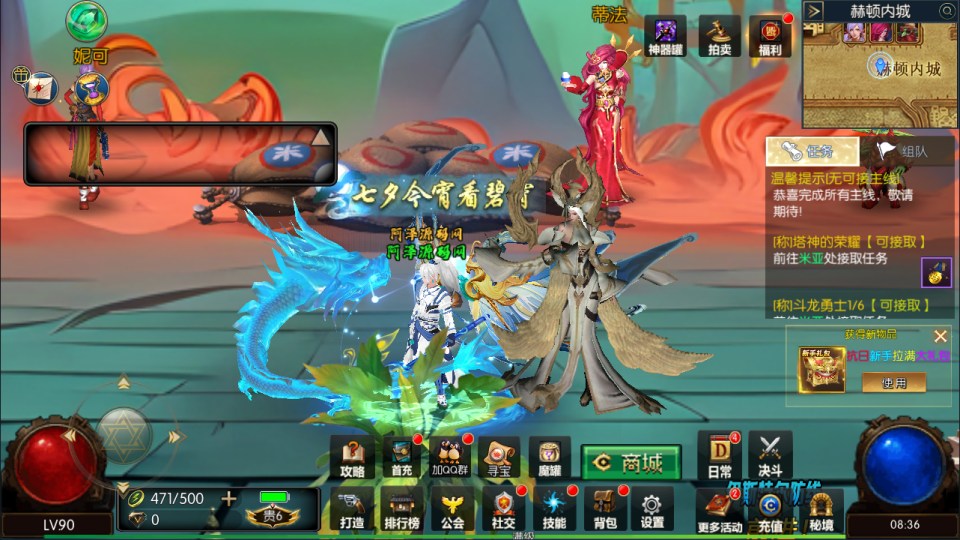This screenshot has width=960, height=540.
Task: Open the 日常 daily icon
Action: (719, 455)
